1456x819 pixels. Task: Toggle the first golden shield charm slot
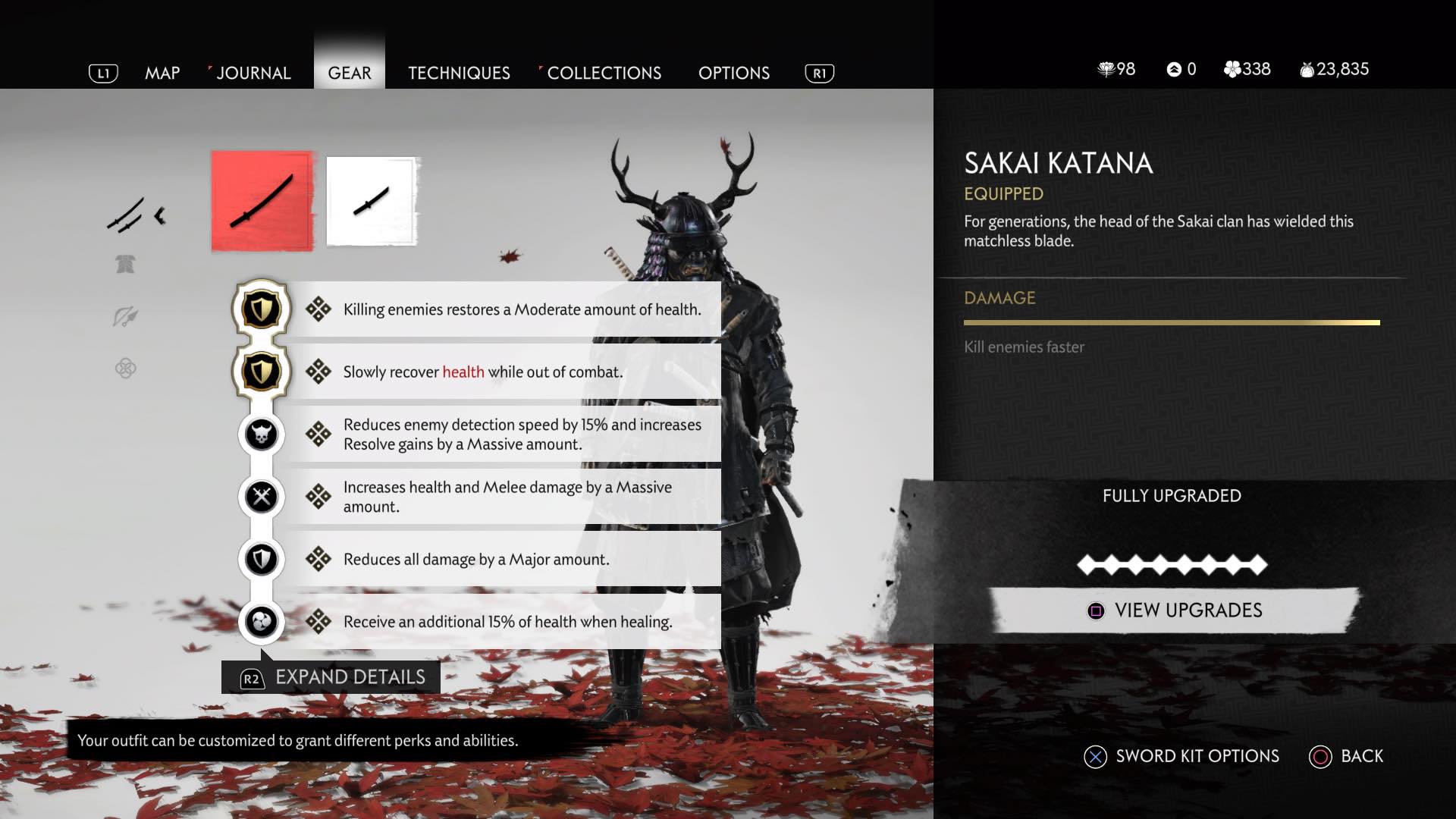pos(261,309)
